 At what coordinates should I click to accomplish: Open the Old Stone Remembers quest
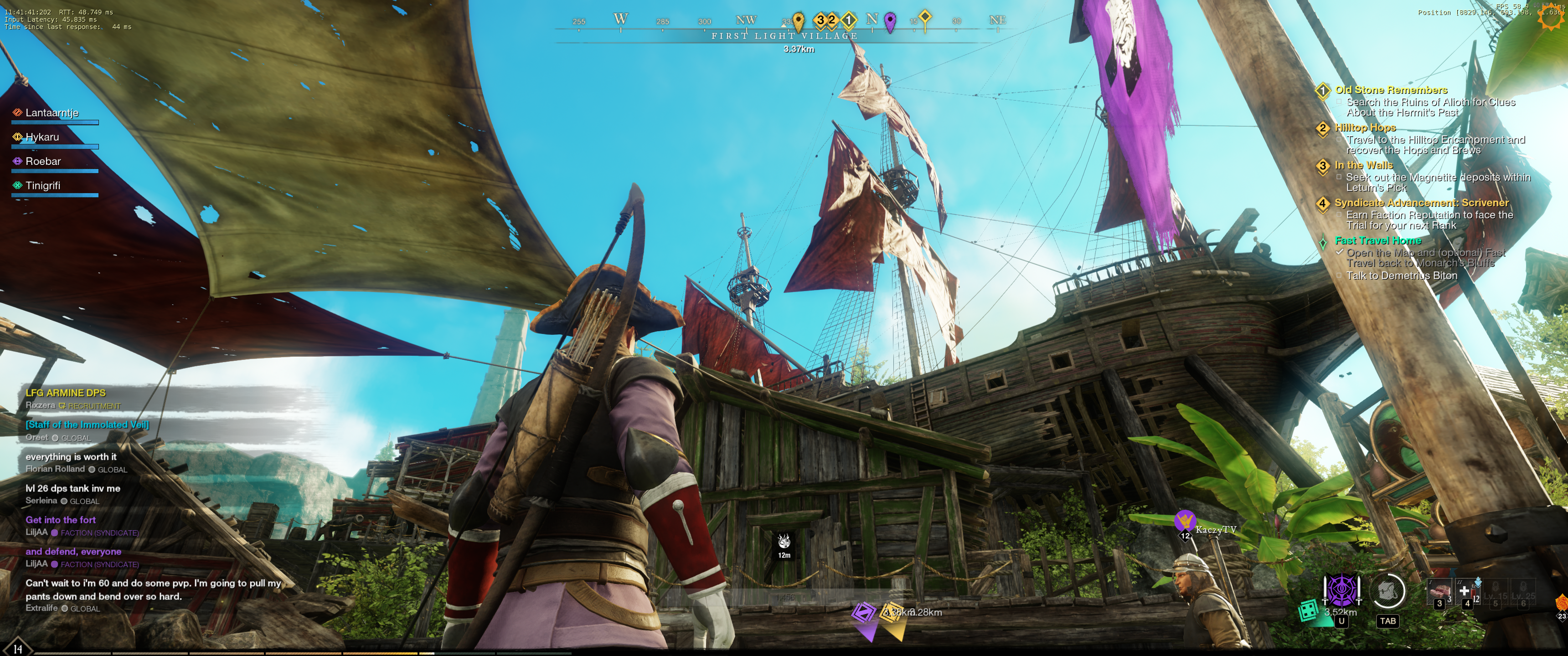[x=1391, y=90]
